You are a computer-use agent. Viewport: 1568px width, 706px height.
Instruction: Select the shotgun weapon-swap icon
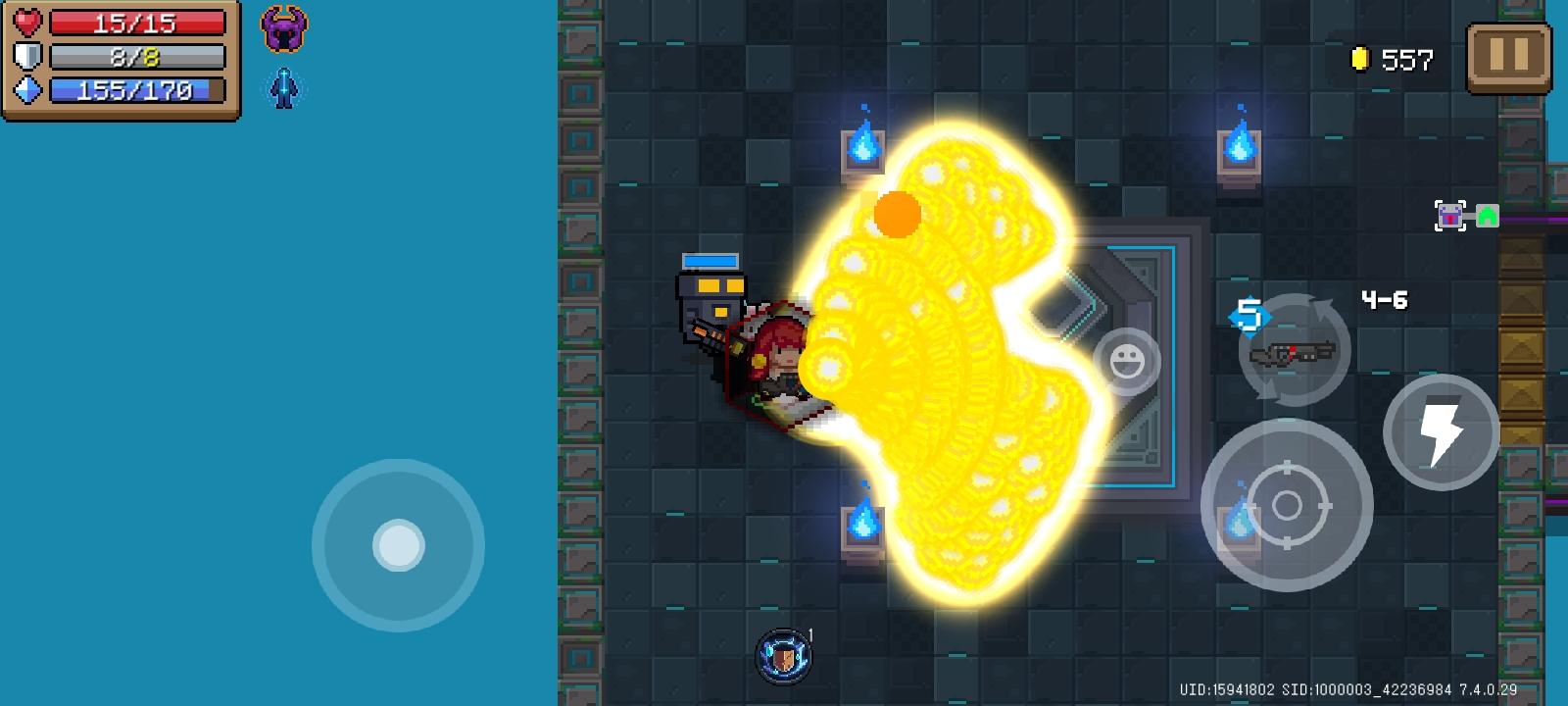[1296, 353]
